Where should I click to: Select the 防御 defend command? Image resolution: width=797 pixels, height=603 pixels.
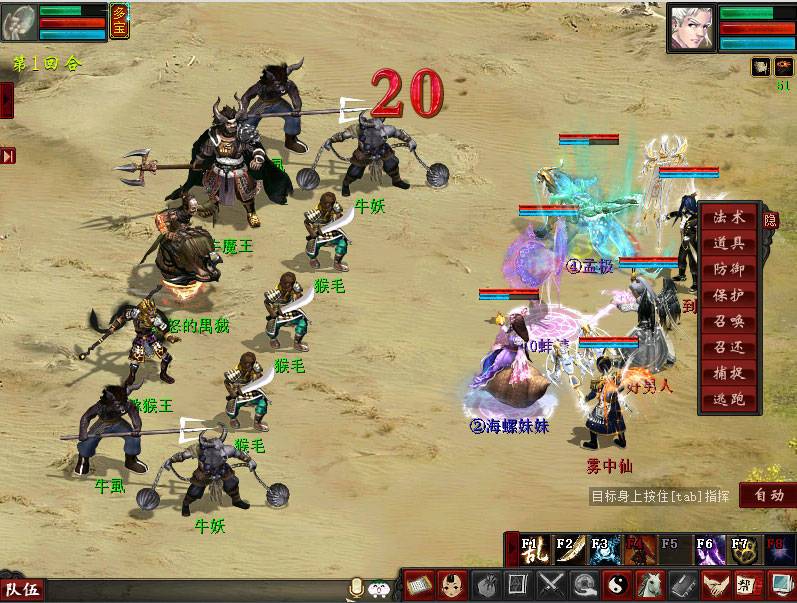[x=728, y=270]
